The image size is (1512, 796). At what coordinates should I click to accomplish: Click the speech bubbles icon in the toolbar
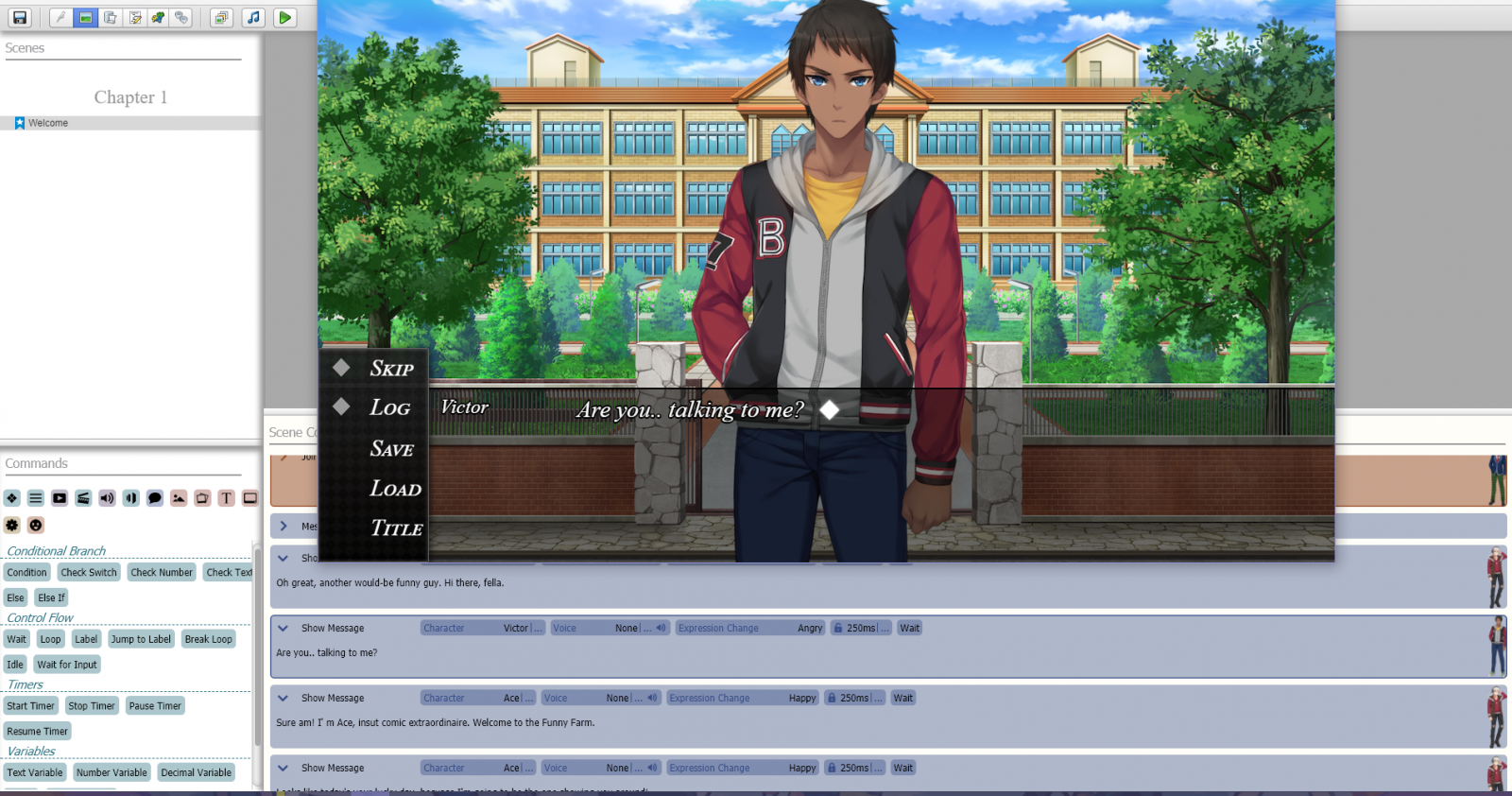pyautogui.click(x=182, y=16)
